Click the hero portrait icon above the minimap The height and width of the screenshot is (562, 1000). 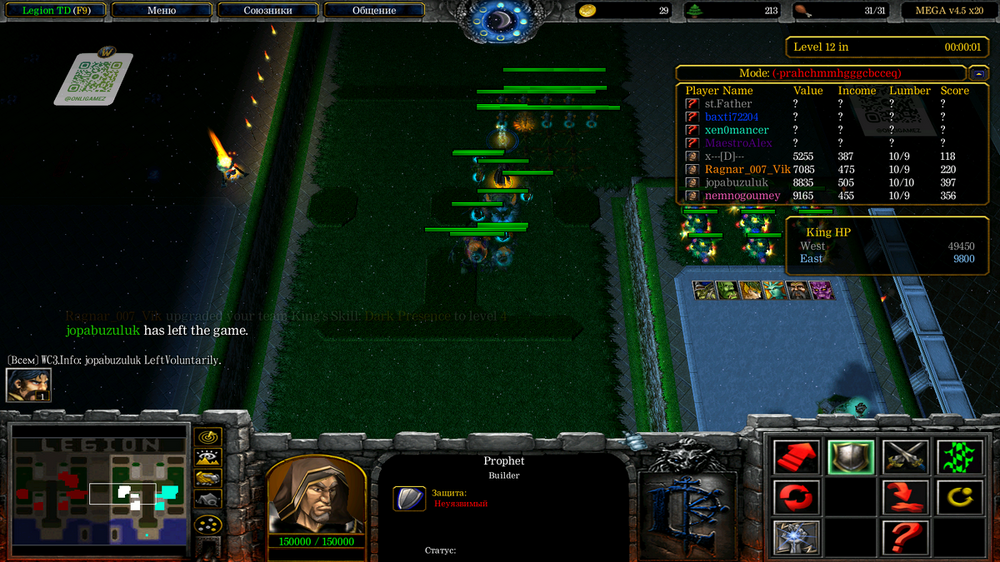28,385
